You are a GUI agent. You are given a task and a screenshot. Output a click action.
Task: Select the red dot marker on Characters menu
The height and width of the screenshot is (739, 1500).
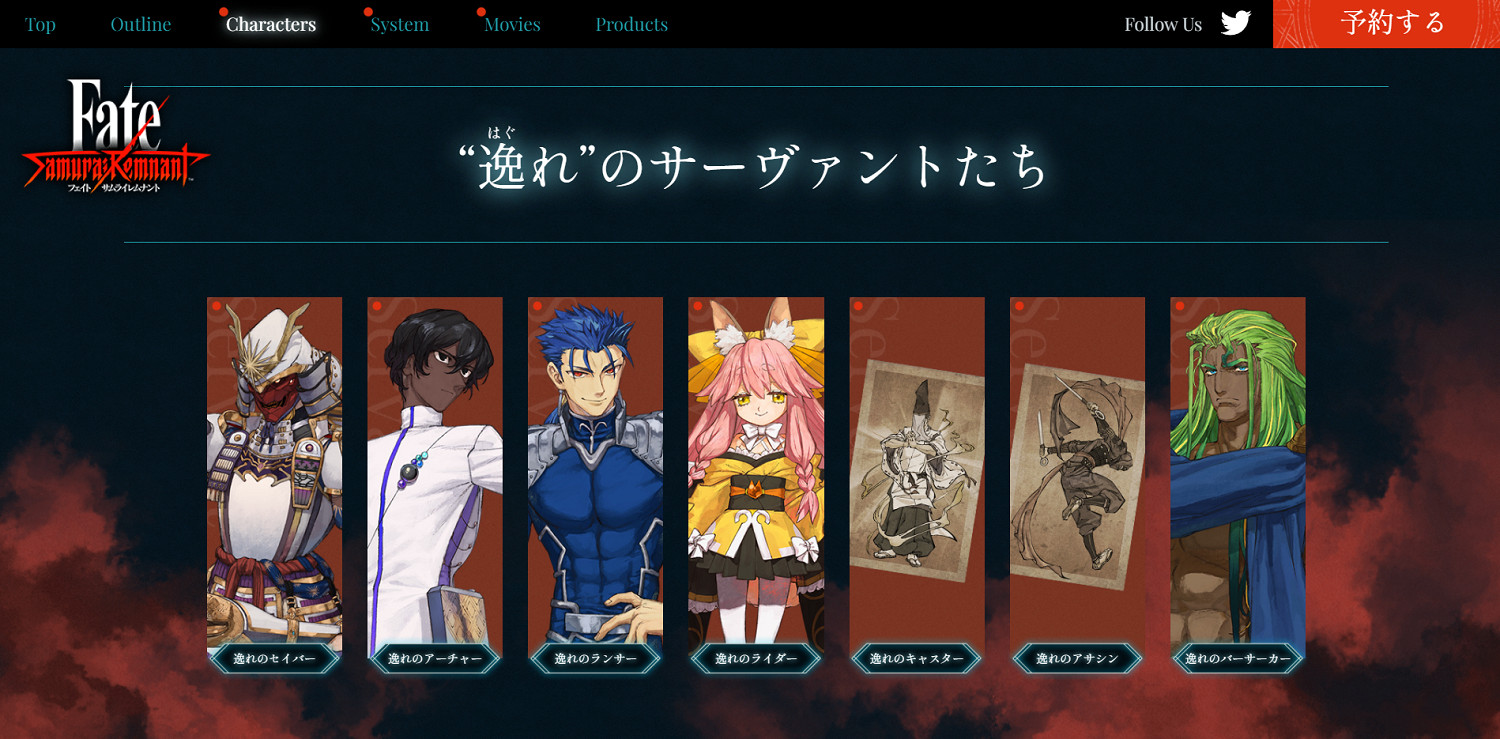[x=222, y=10]
